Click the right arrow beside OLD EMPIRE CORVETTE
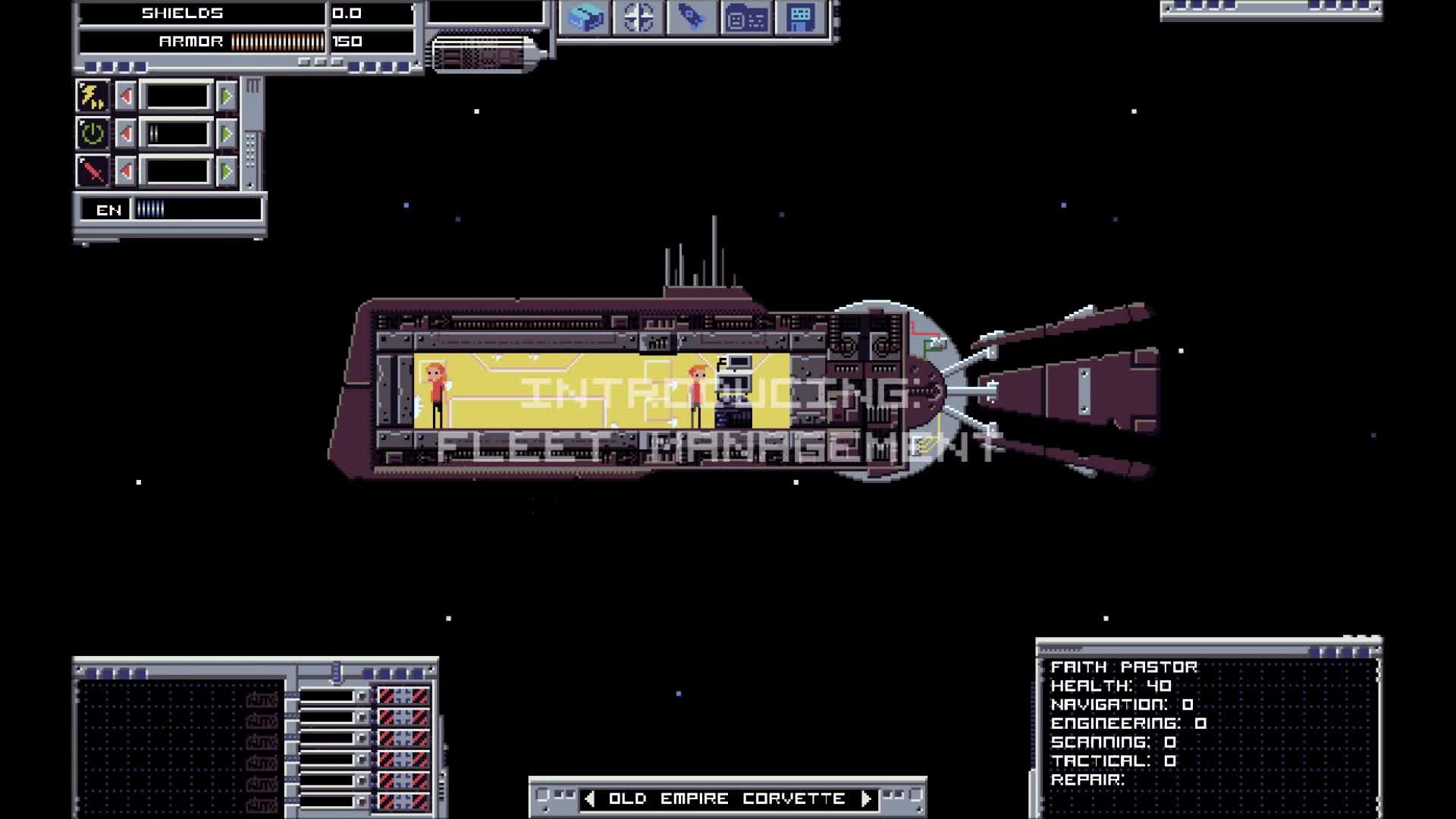This screenshot has width=1456, height=819. [865, 798]
